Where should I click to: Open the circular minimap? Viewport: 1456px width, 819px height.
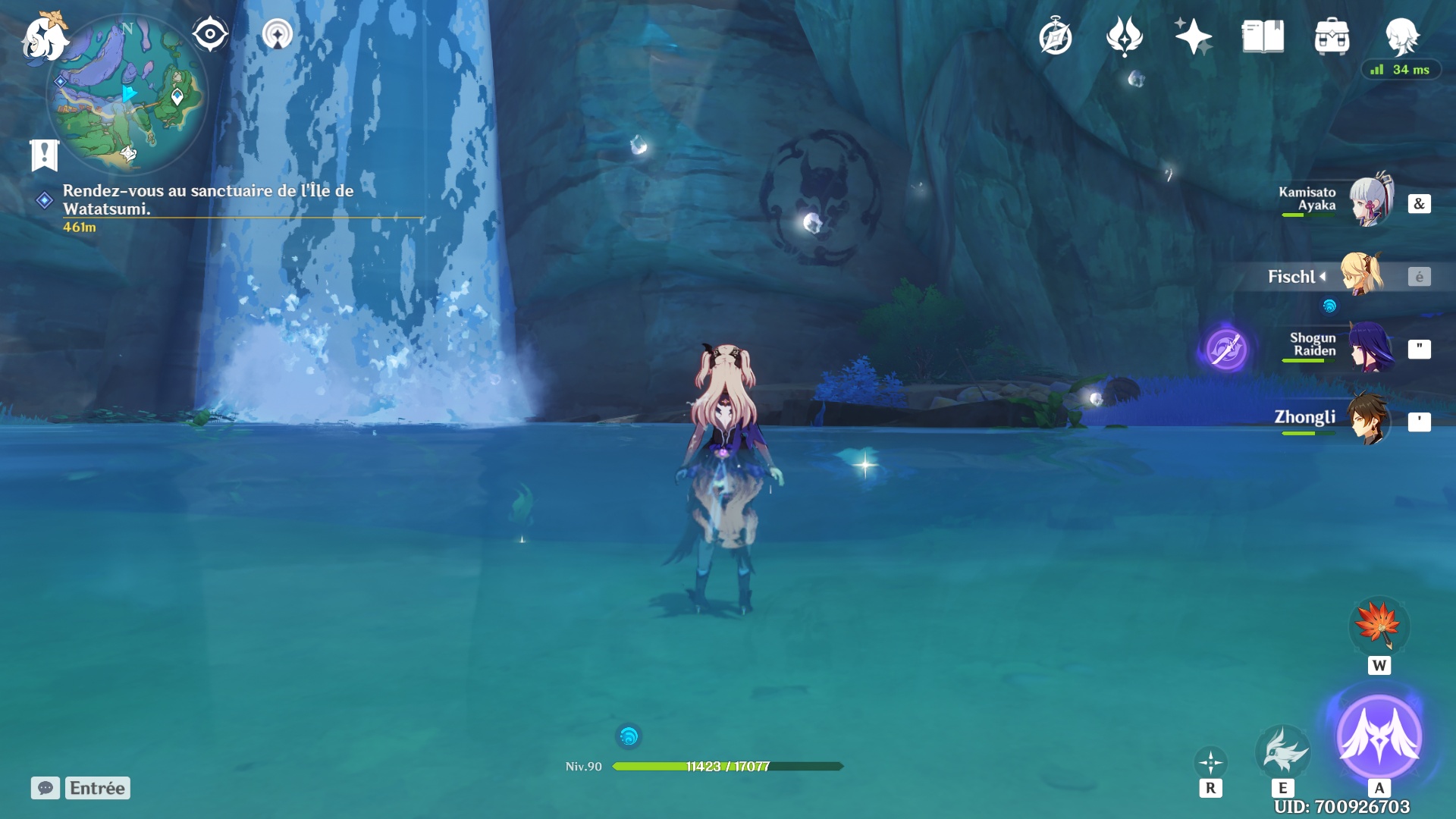pyautogui.click(x=127, y=95)
